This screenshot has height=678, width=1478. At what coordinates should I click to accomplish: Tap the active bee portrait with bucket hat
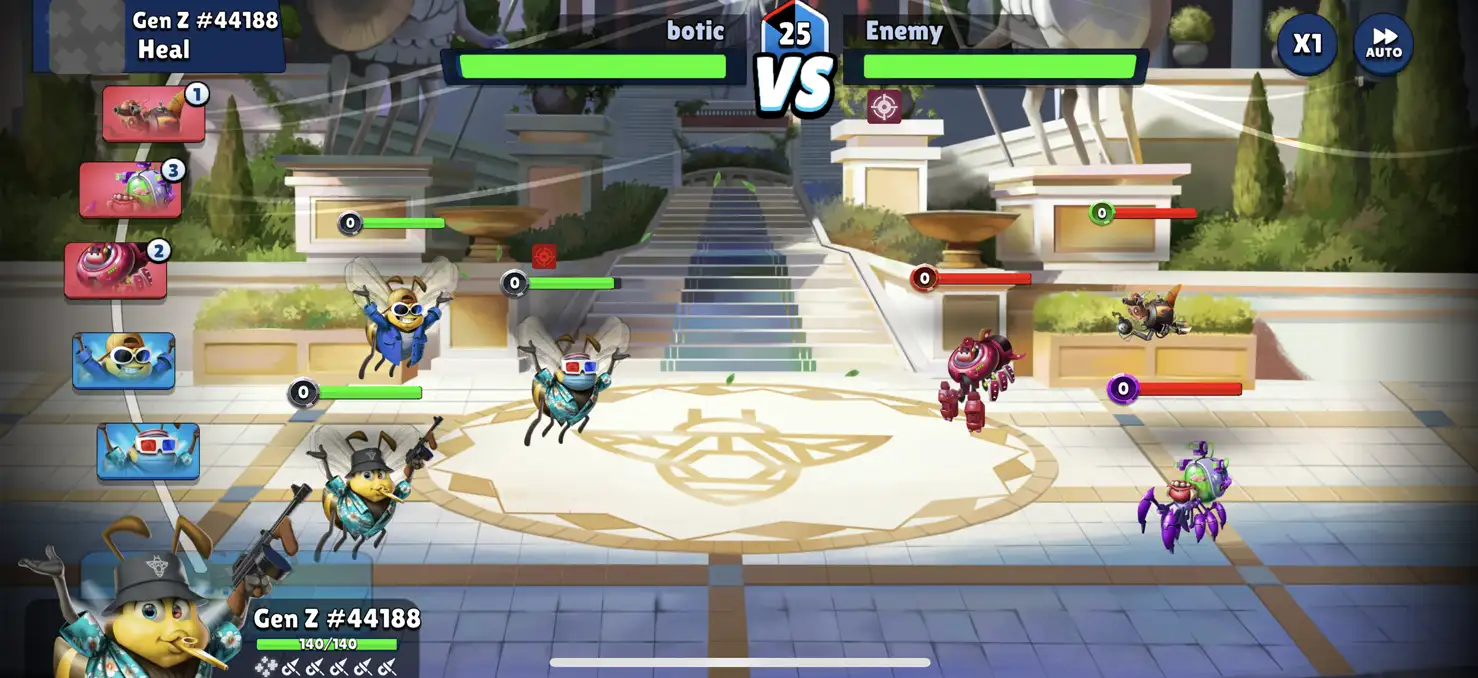click(x=140, y=610)
